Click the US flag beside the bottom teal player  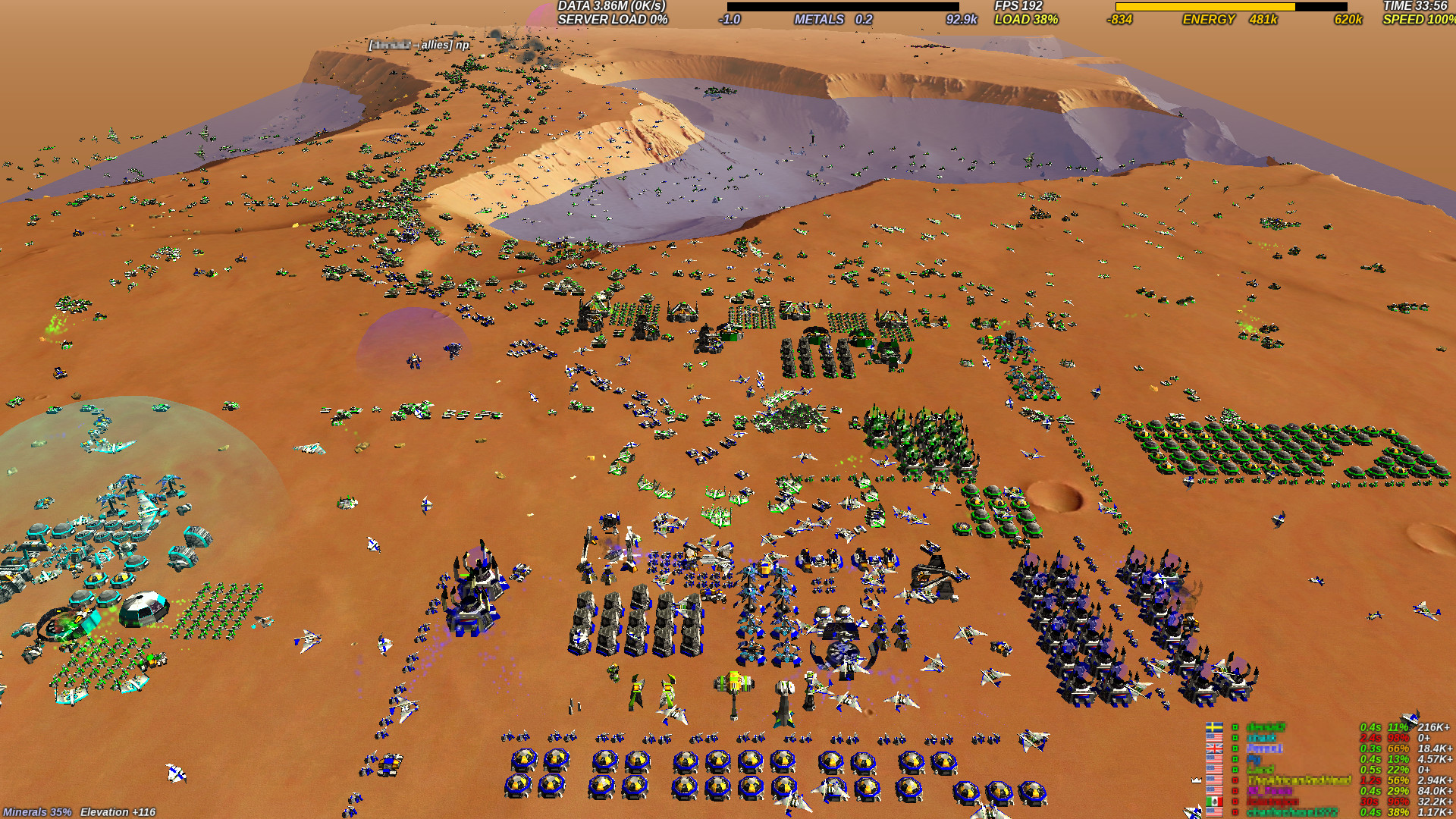click(x=1214, y=813)
